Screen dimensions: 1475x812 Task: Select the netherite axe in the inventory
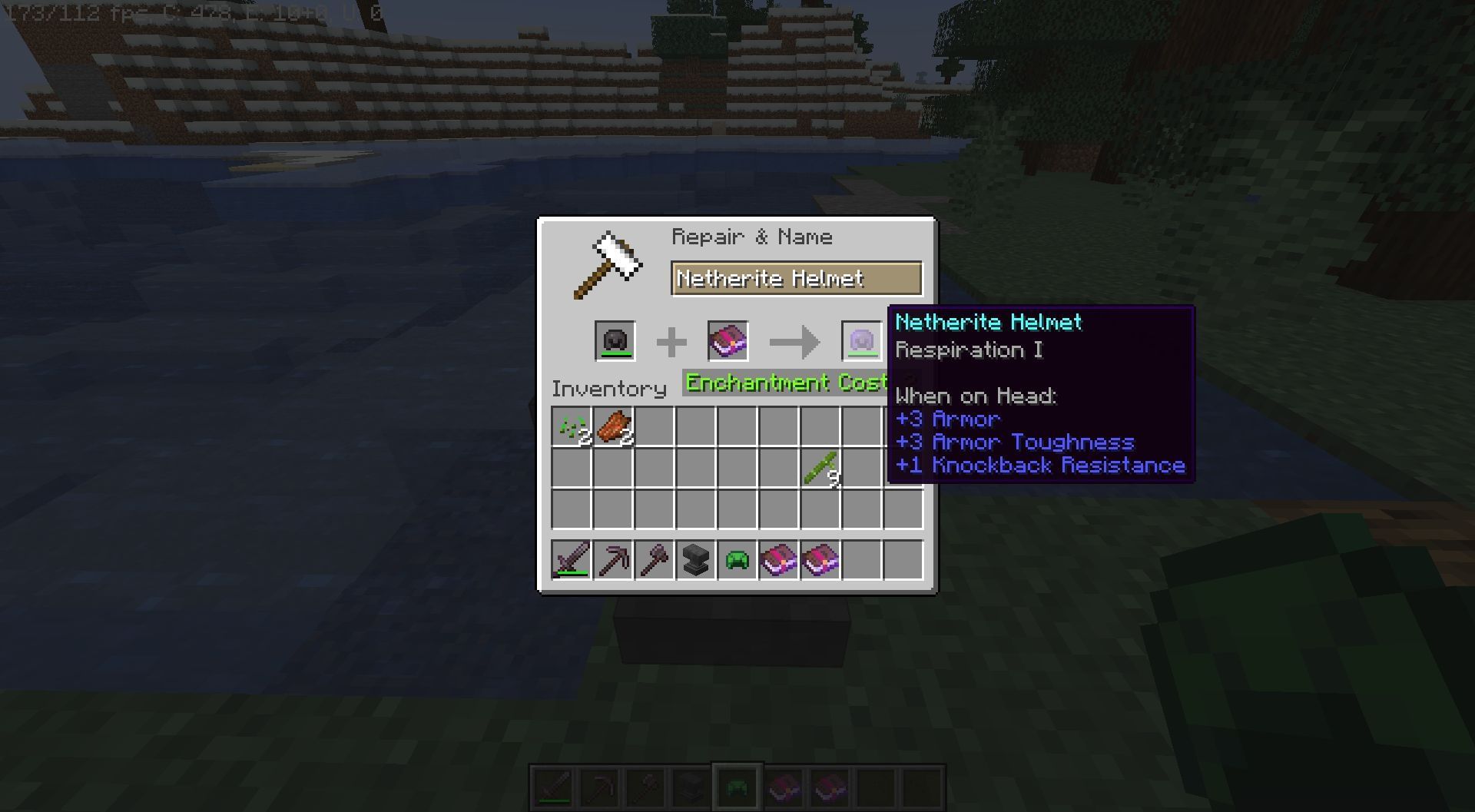click(655, 560)
